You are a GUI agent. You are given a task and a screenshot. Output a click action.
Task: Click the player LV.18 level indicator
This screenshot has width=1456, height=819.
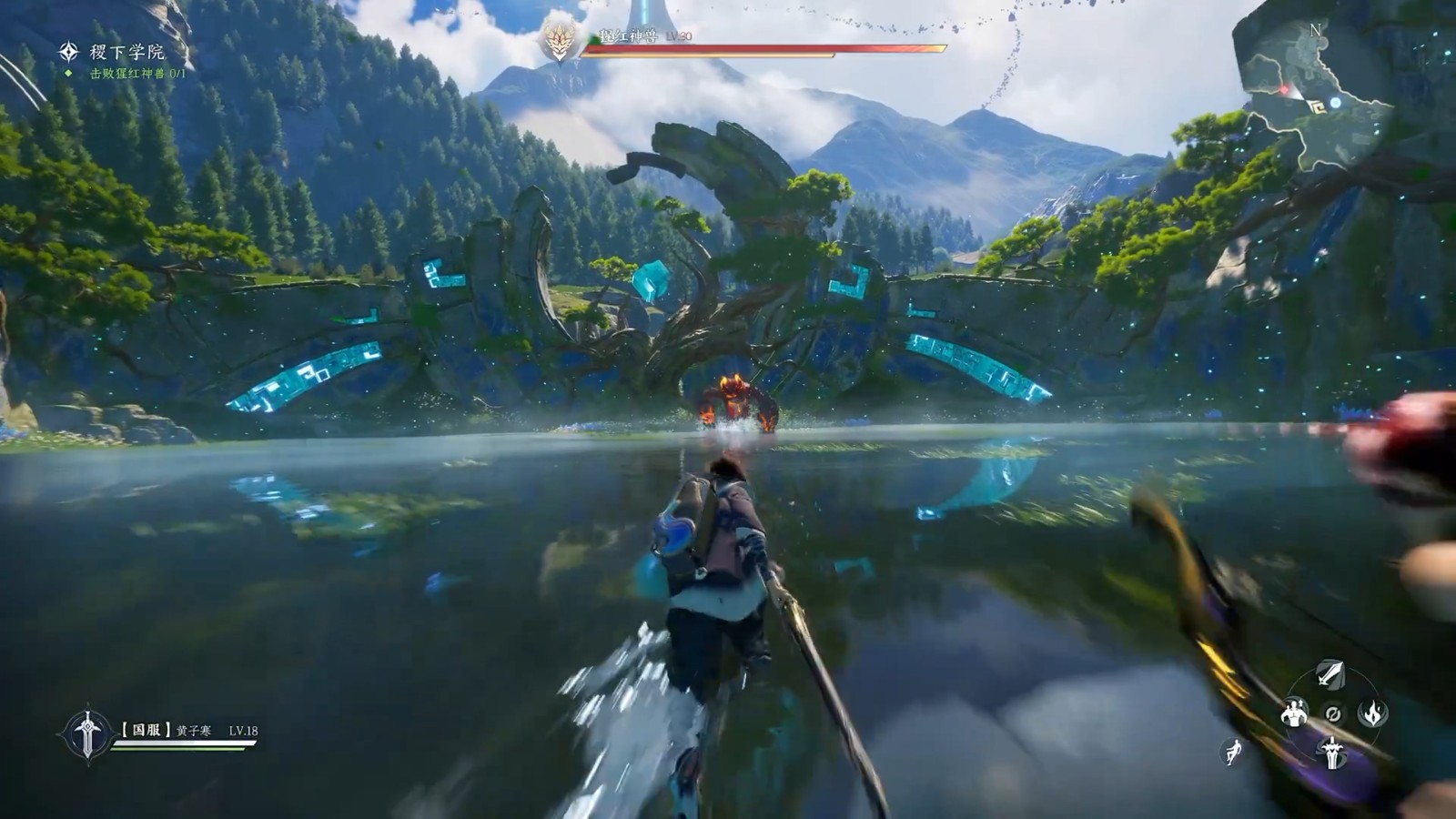pos(243,731)
